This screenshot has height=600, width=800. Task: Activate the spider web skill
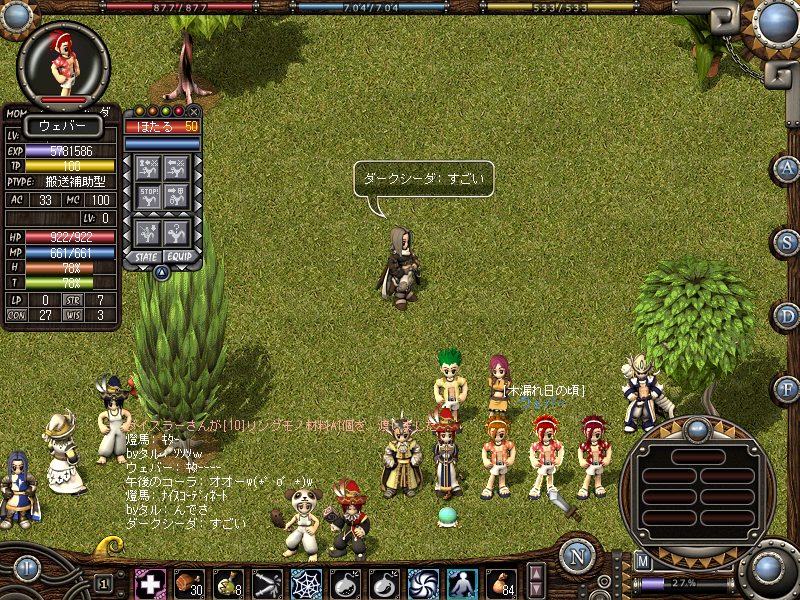pos(305,582)
